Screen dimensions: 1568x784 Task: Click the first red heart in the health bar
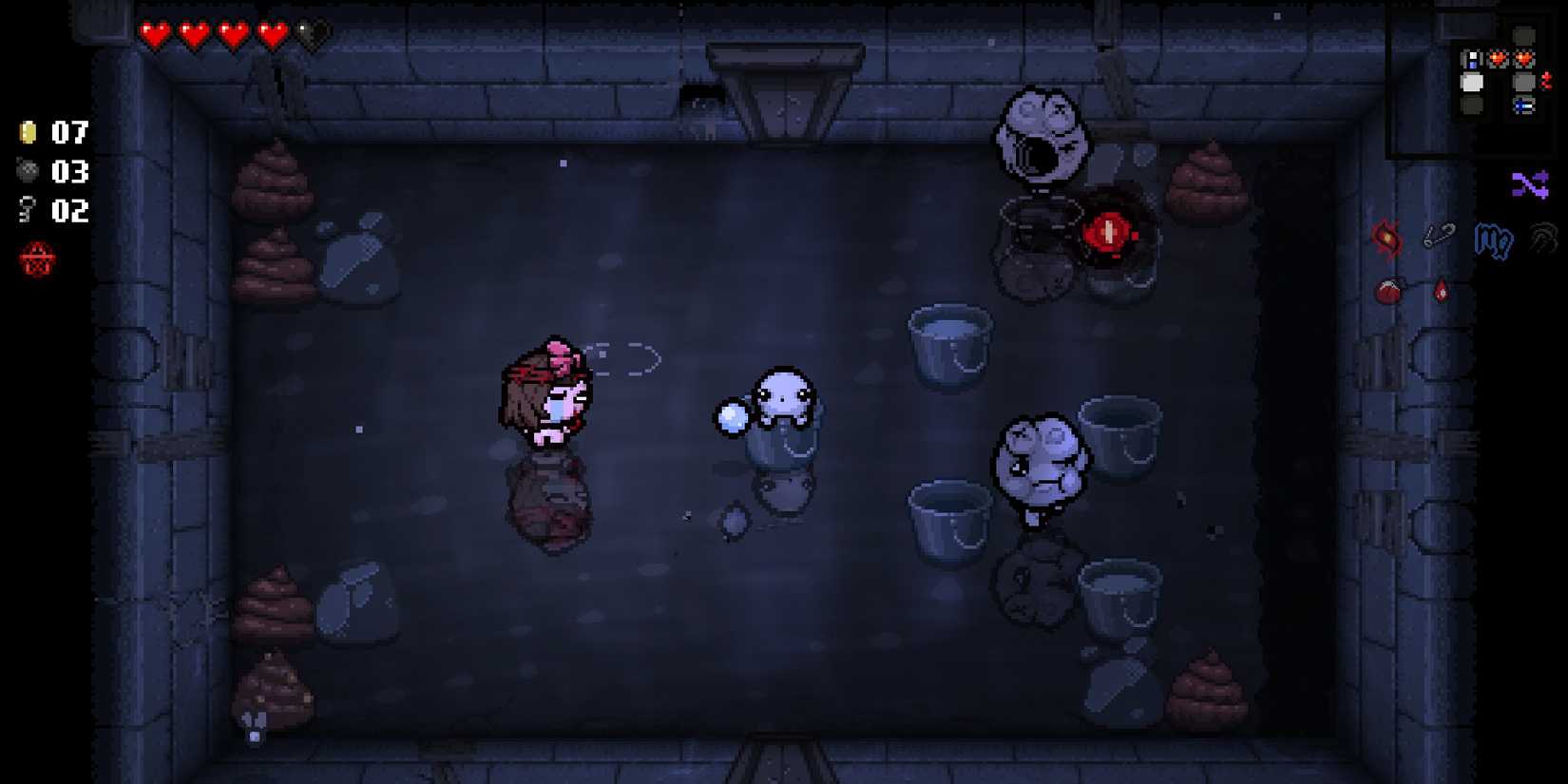(x=154, y=31)
